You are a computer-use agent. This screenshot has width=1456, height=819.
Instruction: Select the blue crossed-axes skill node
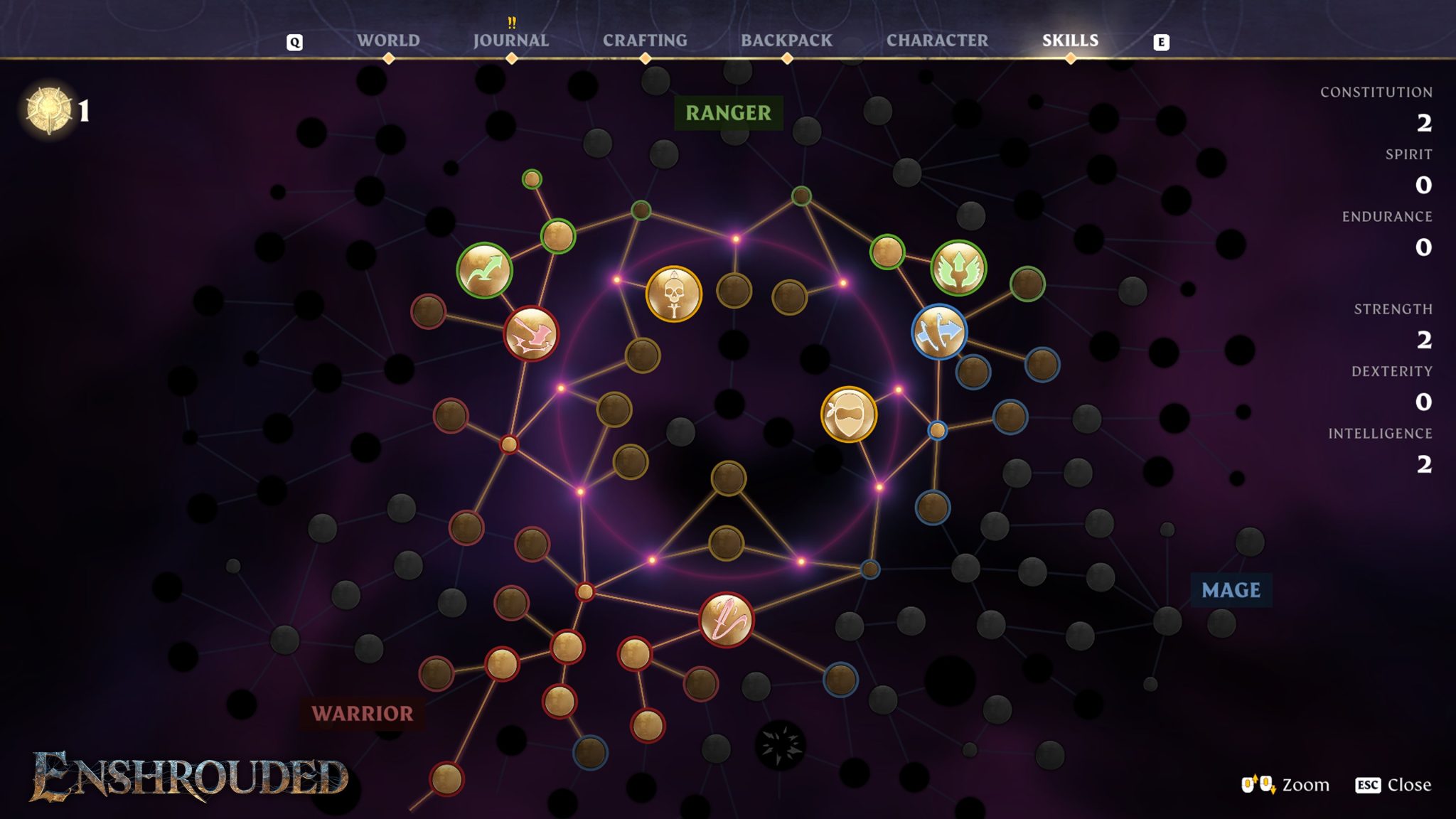coord(940,331)
